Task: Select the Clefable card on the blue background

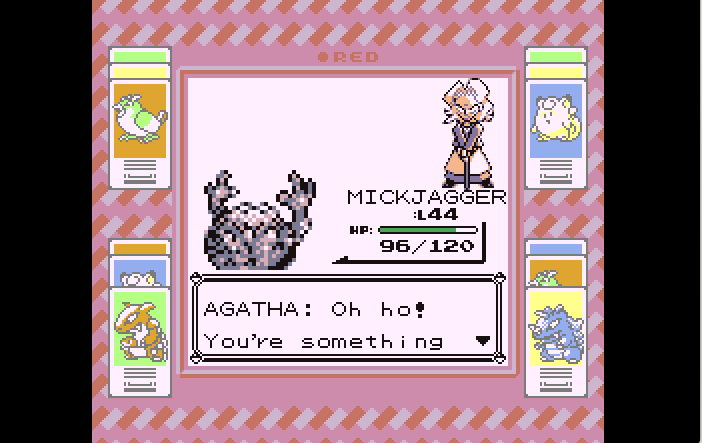Action: [x=555, y=118]
